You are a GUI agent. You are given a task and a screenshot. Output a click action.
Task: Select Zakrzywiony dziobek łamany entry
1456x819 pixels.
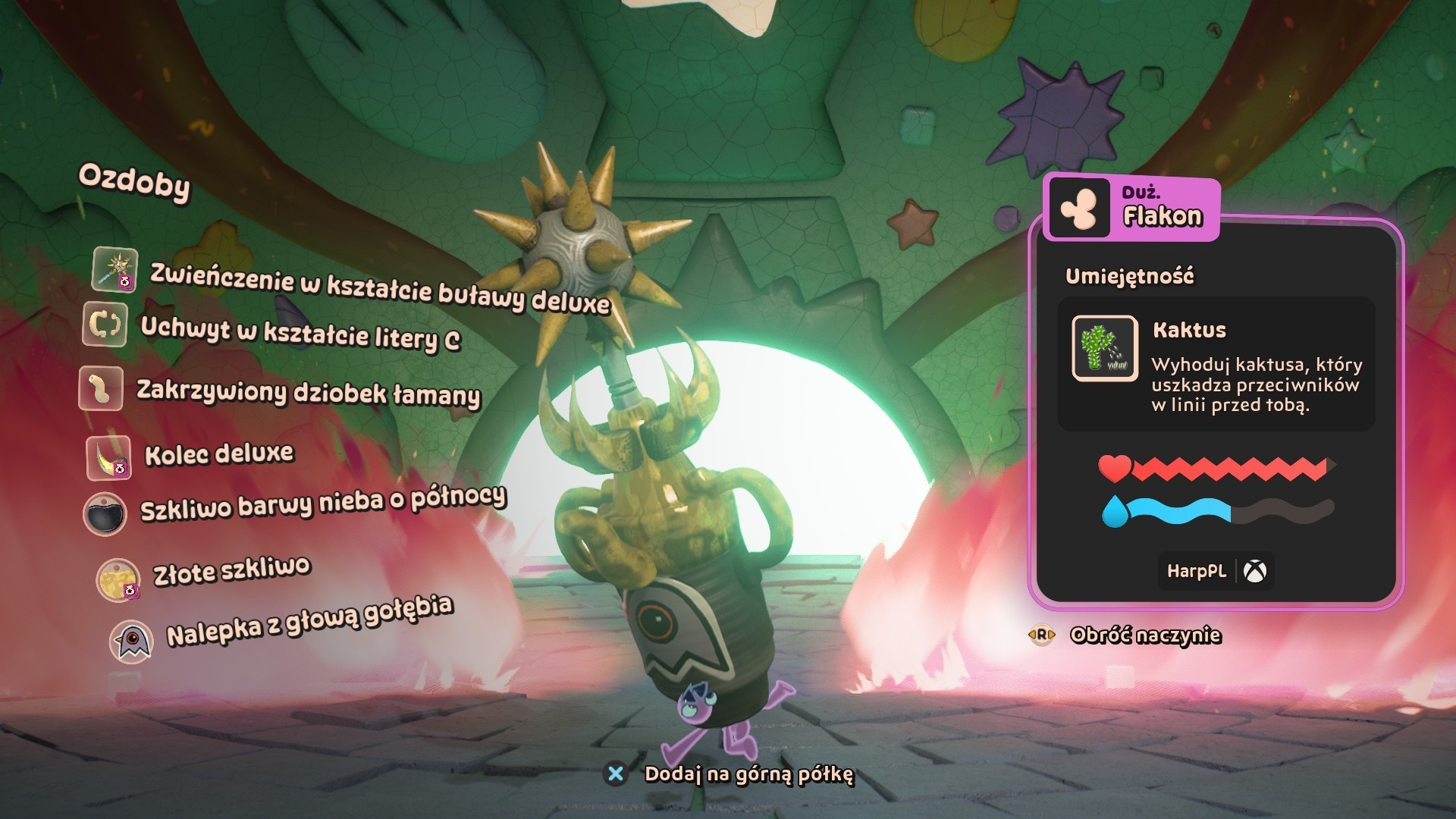click(308, 392)
